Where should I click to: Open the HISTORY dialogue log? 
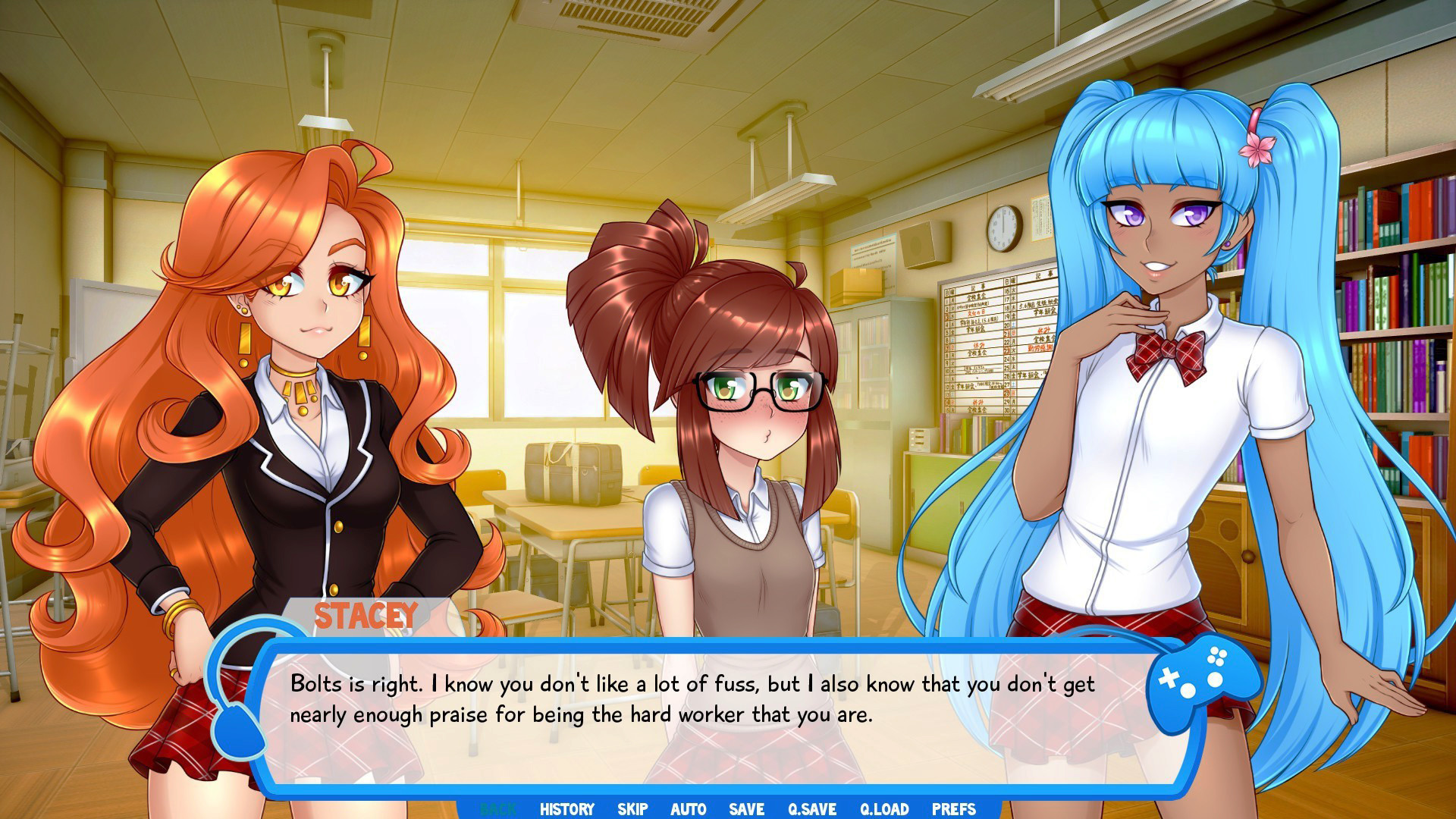[x=566, y=809]
